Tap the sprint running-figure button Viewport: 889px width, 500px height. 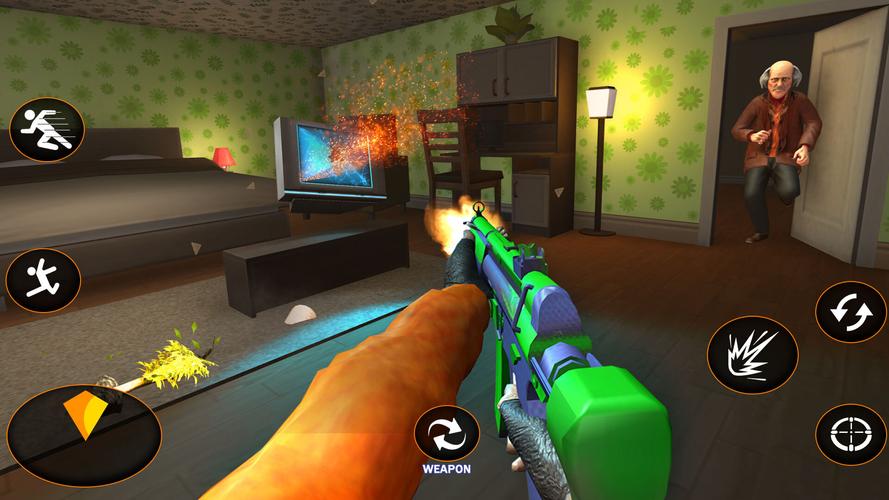pos(46,130)
